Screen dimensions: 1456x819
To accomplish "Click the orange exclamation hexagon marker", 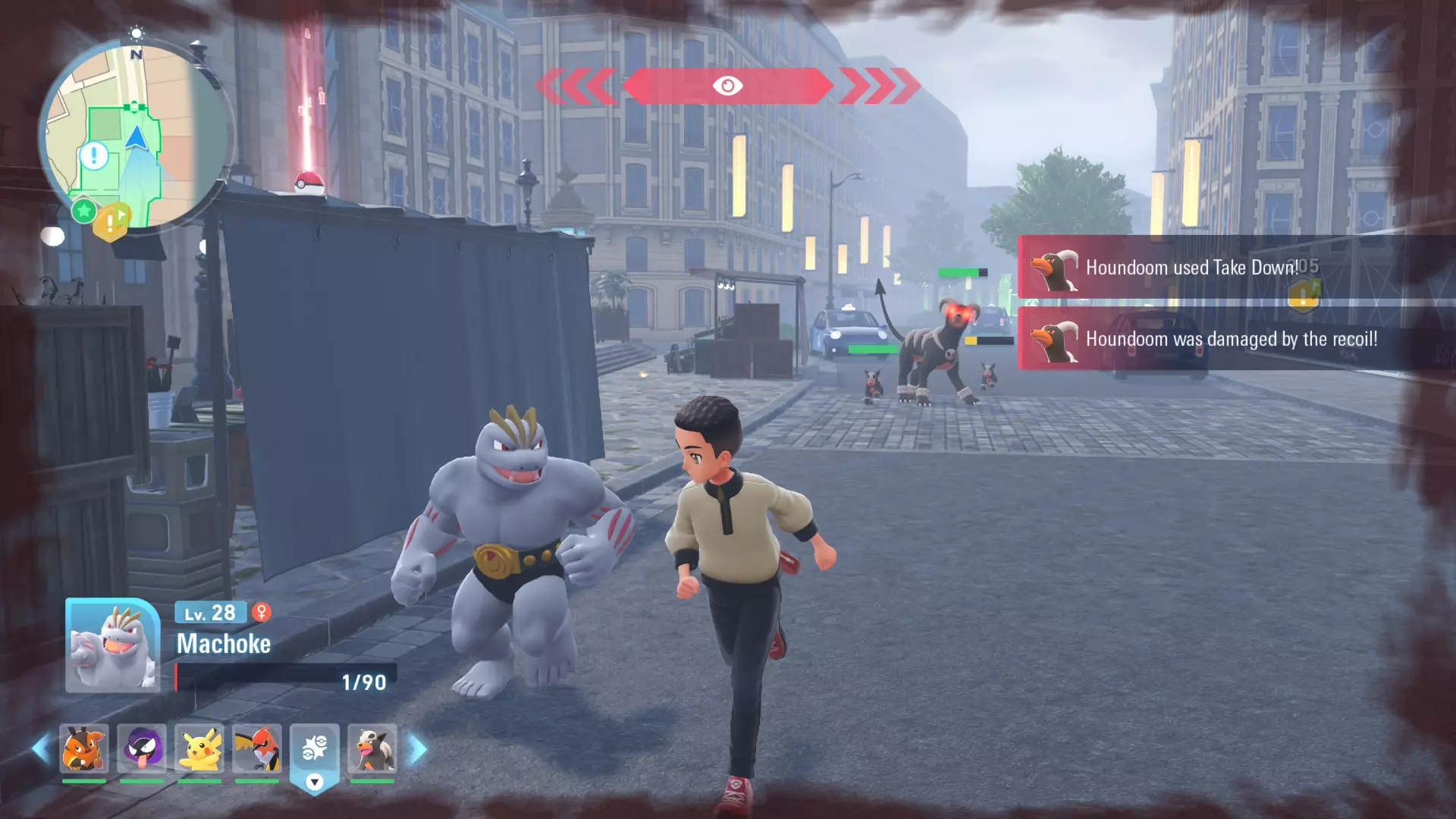I will (111, 223).
